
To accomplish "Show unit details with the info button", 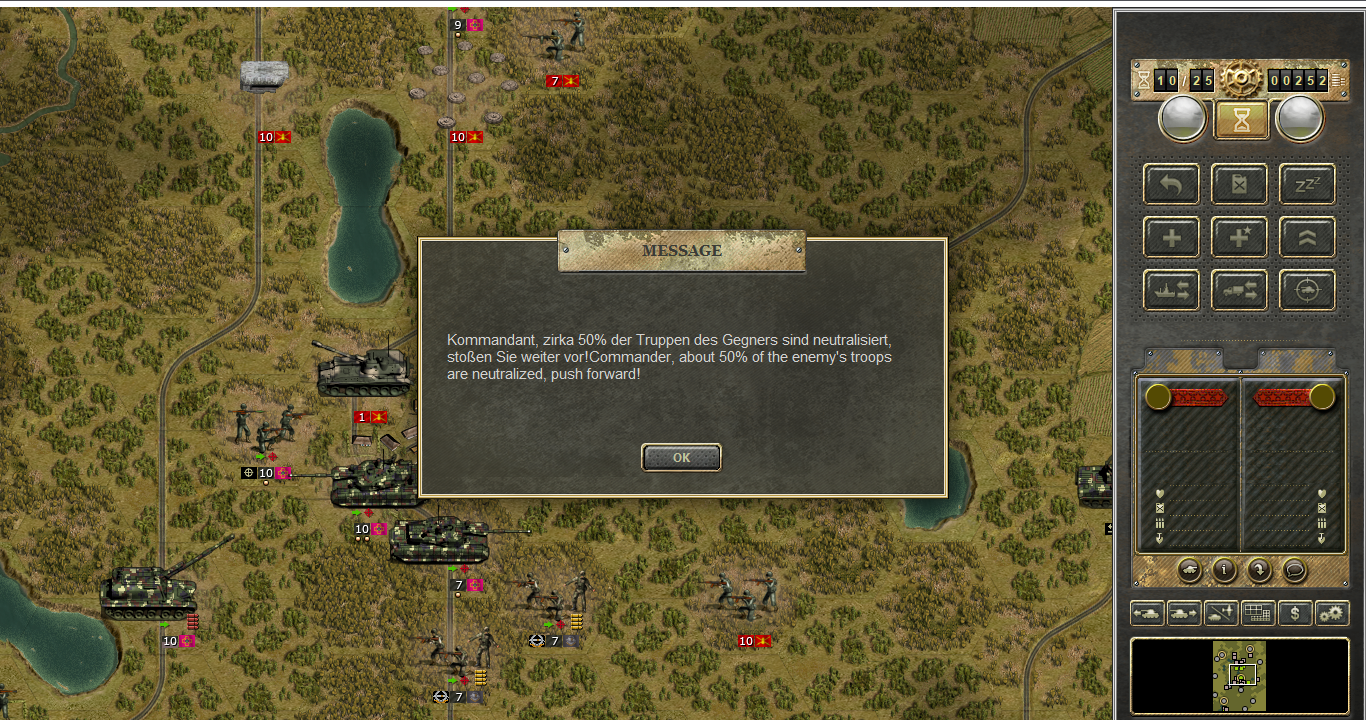I will click(1224, 570).
